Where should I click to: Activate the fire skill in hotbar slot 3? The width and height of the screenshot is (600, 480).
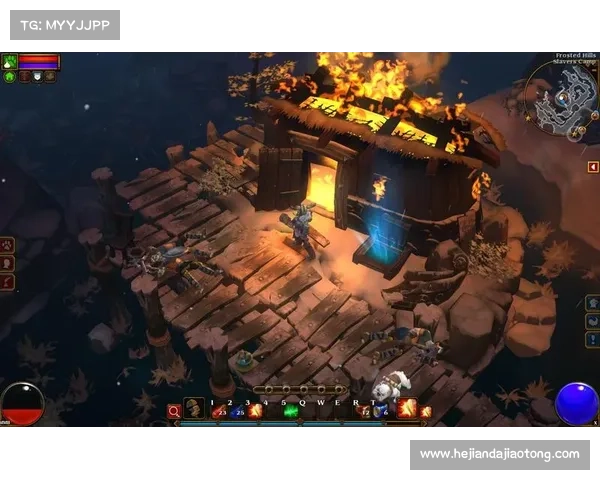255,410
